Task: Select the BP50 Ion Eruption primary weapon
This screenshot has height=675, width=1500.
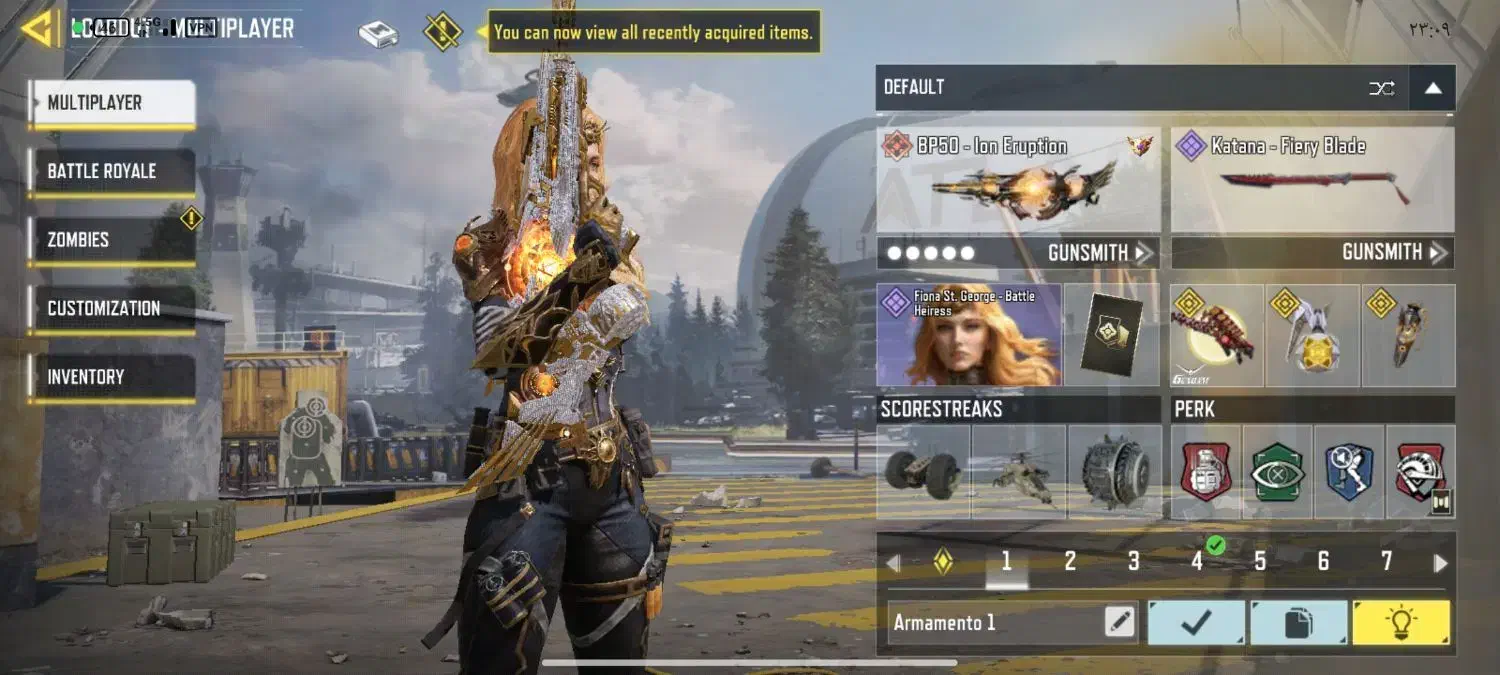Action: coord(1018,181)
